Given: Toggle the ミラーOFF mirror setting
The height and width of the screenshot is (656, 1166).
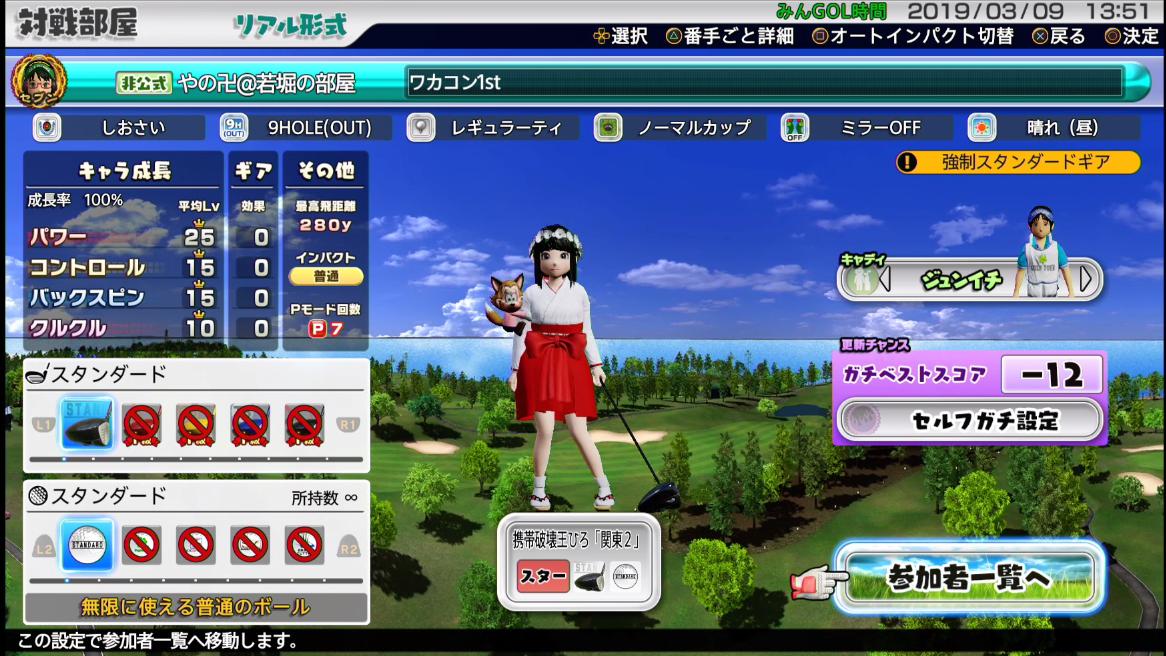Looking at the screenshot, I should point(868,128).
